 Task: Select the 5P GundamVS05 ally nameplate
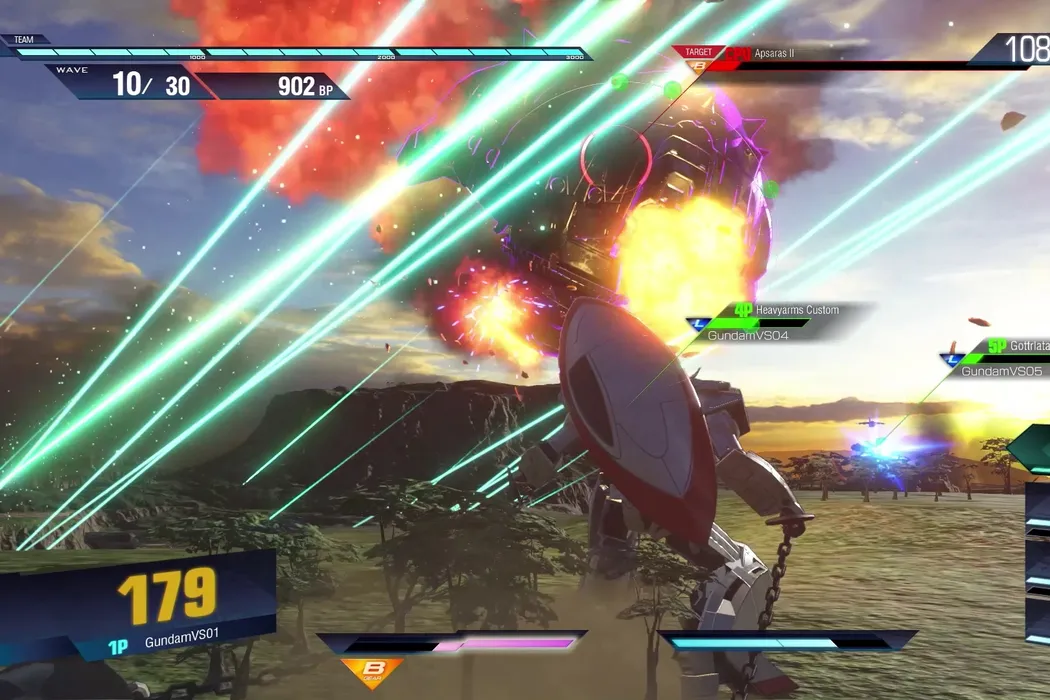(1000, 358)
